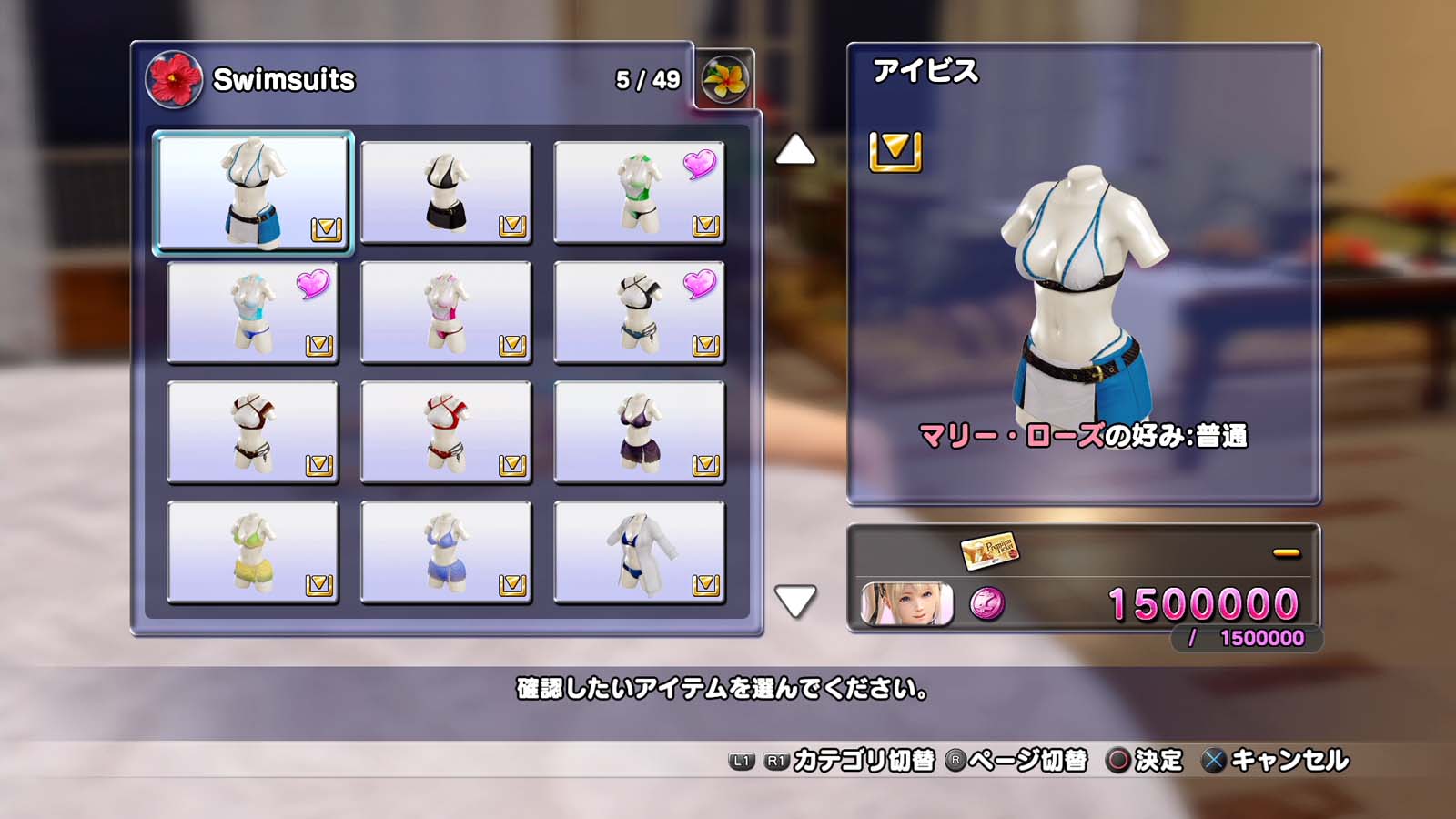Select the white jacket over blue bikini
The width and height of the screenshot is (1456, 819).
[639, 552]
